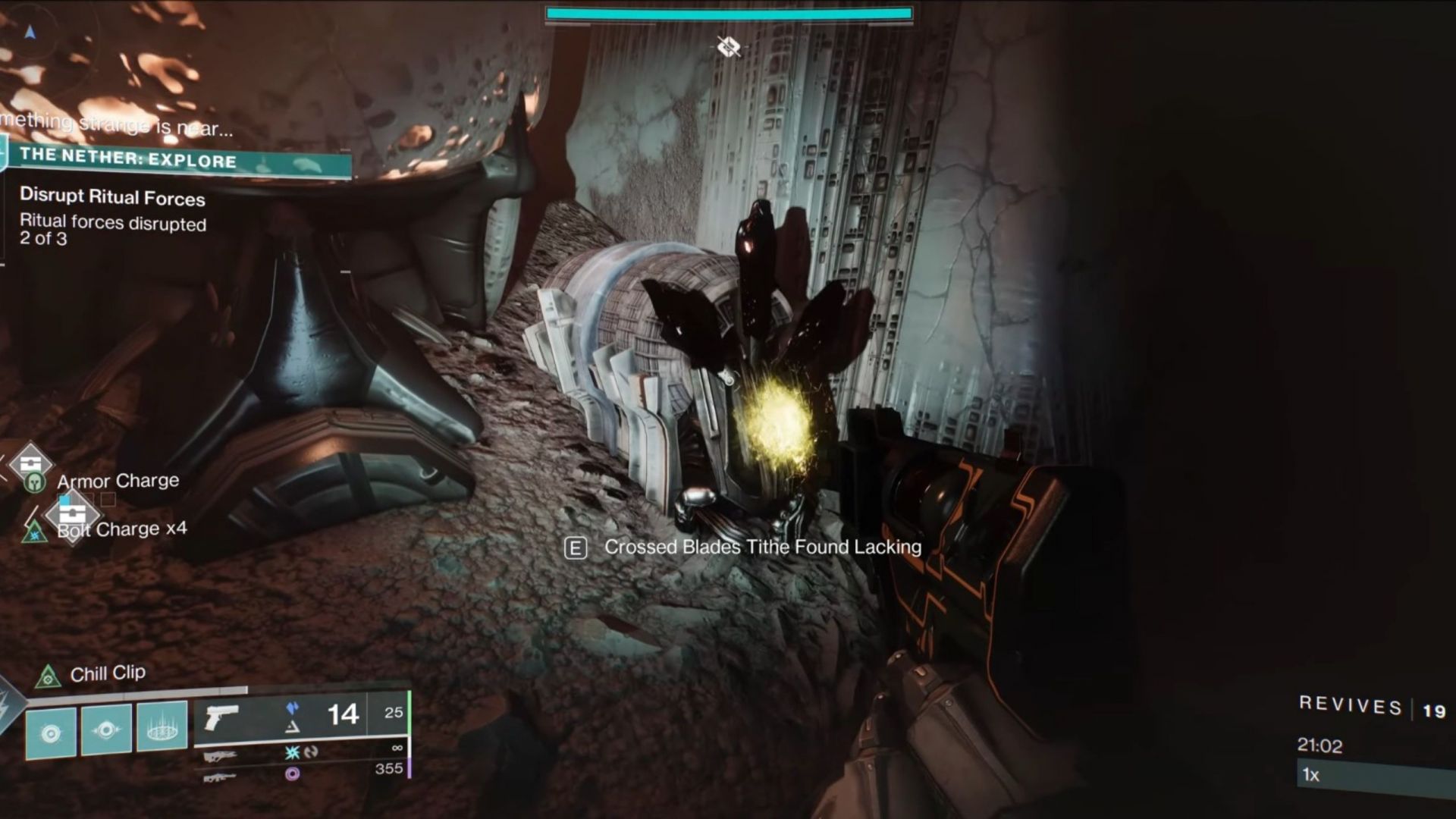
Task: Change the 1x playback speed
Action: (x=1312, y=774)
